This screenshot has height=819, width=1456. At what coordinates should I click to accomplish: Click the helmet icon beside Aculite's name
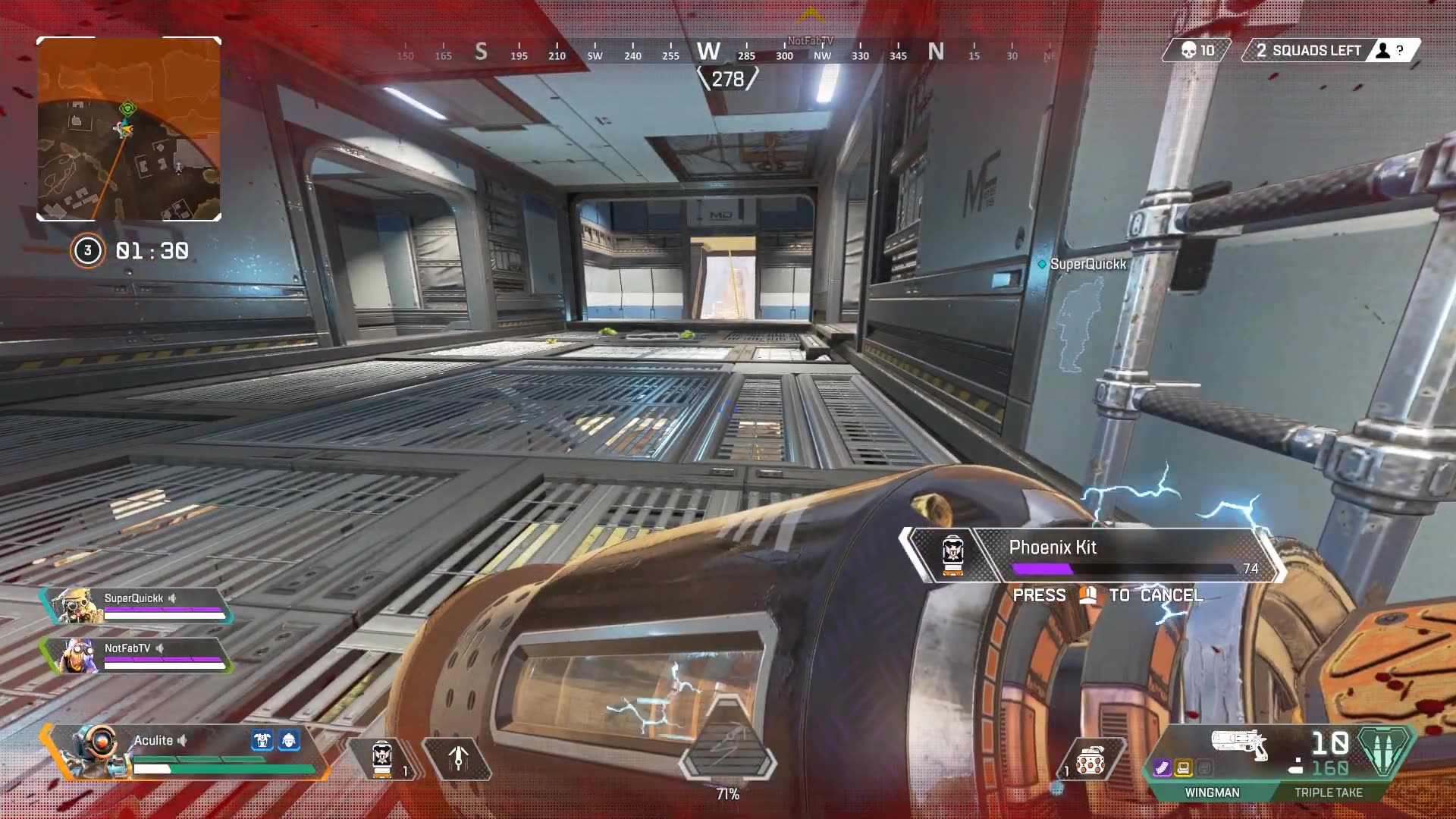(x=289, y=741)
